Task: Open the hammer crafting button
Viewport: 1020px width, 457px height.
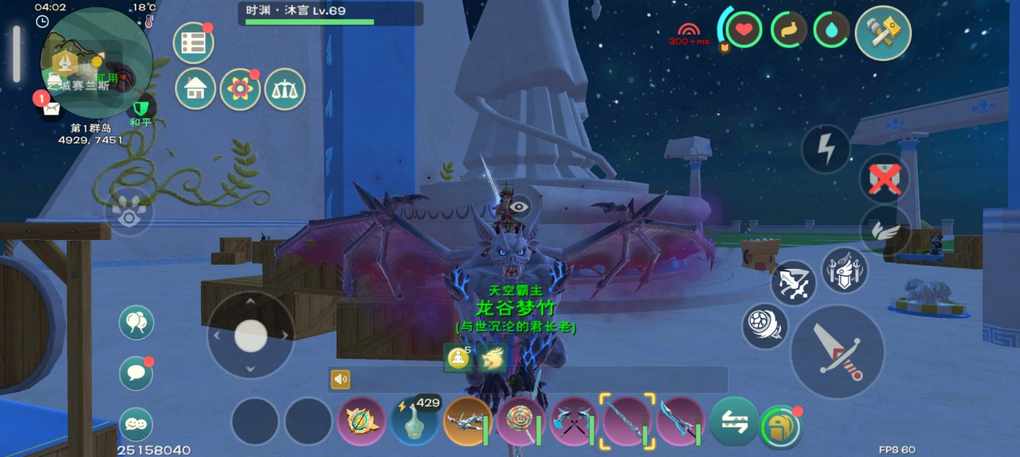Action: coord(883,33)
